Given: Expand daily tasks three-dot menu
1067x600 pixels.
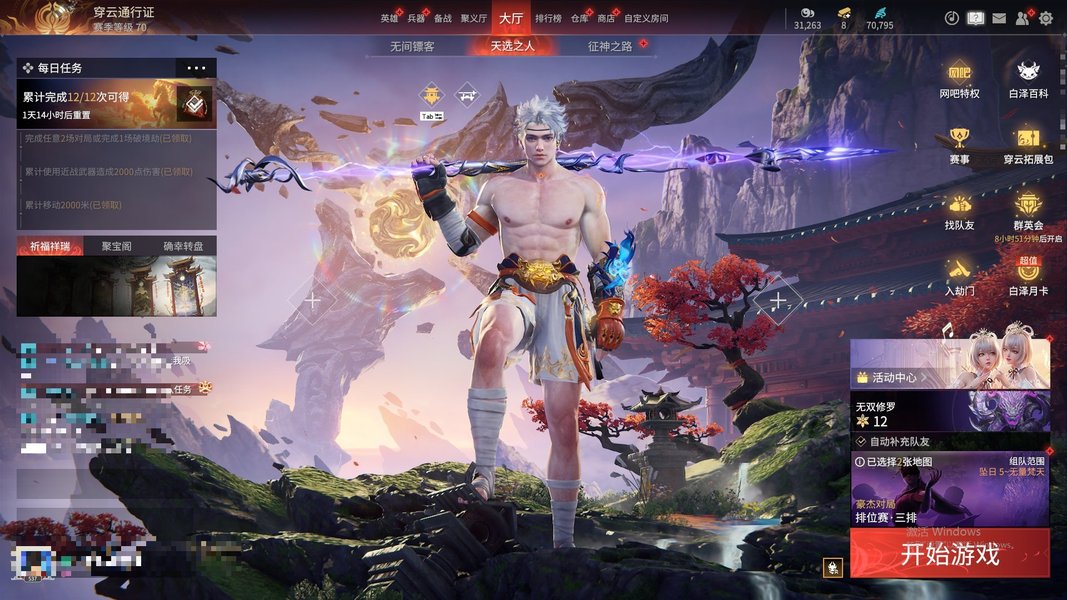Looking at the screenshot, I should [196, 68].
